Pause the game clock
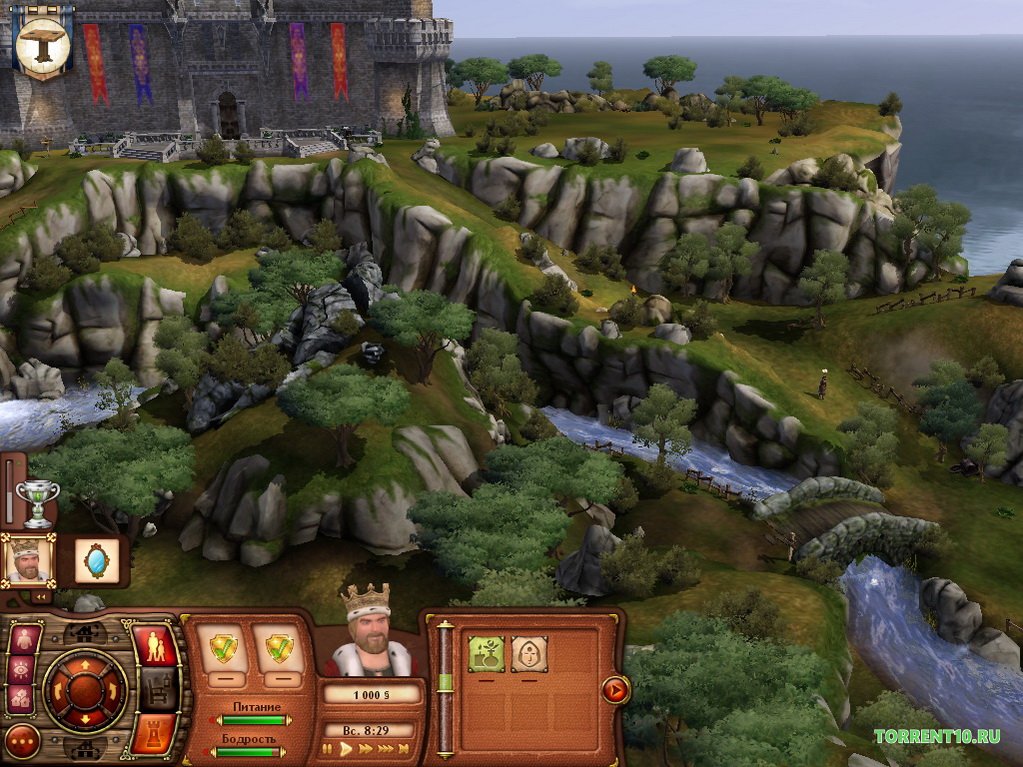This screenshot has height=767, width=1023. 327,748
